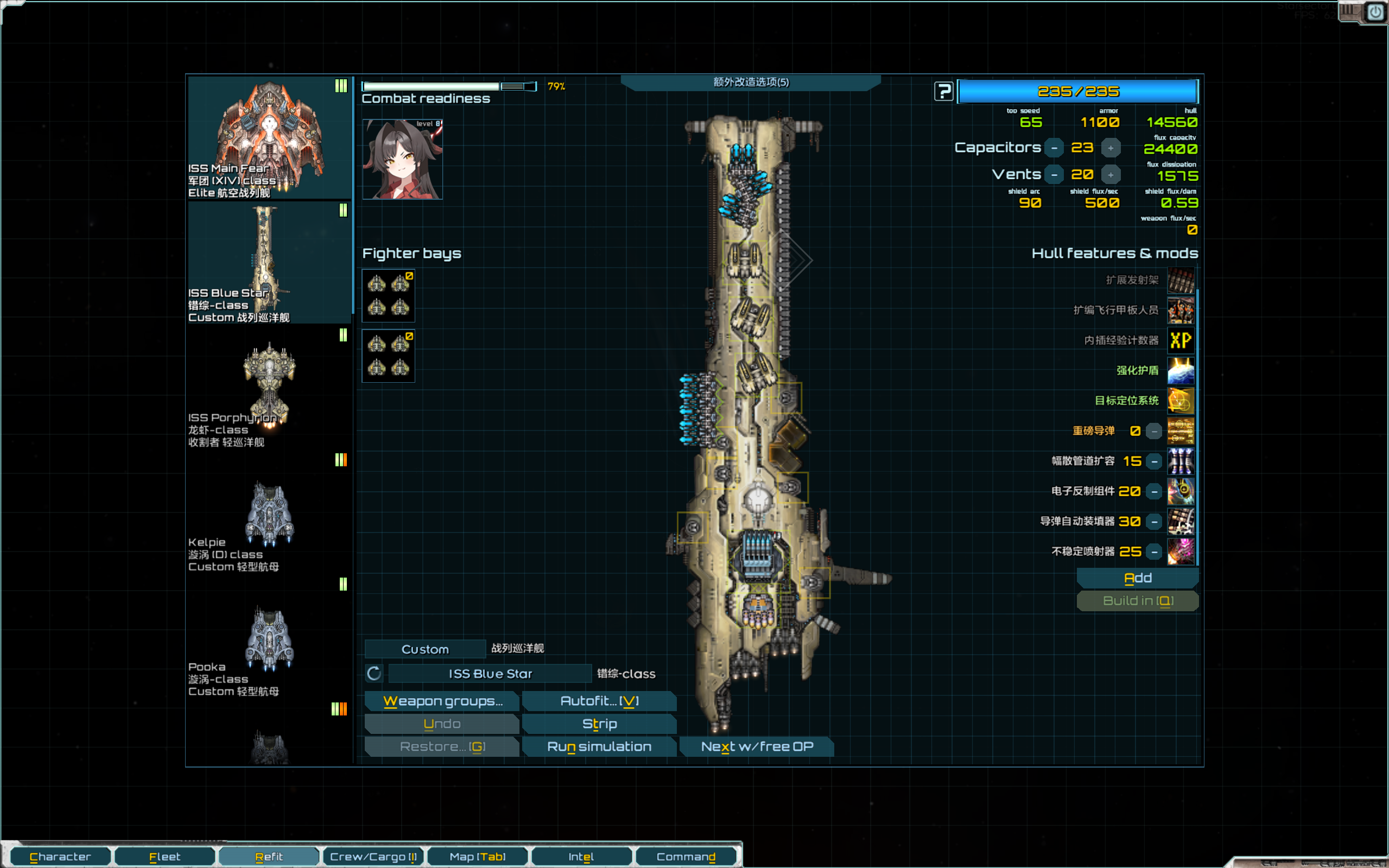Open the Weapon groups dialog
Image resolution: width=1389 pixels, height=868 pixels.
pos(442,701)
